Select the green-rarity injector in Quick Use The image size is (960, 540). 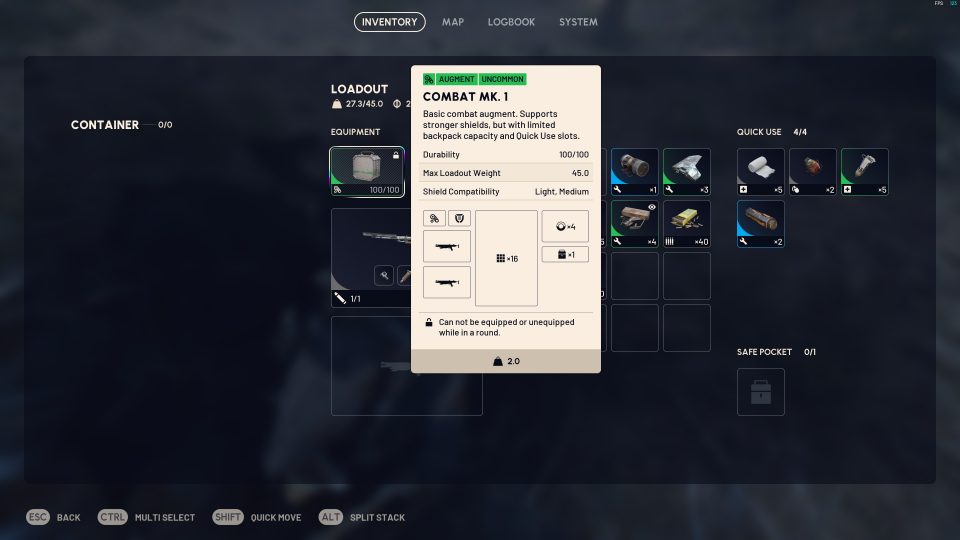(x=865, y=172)
